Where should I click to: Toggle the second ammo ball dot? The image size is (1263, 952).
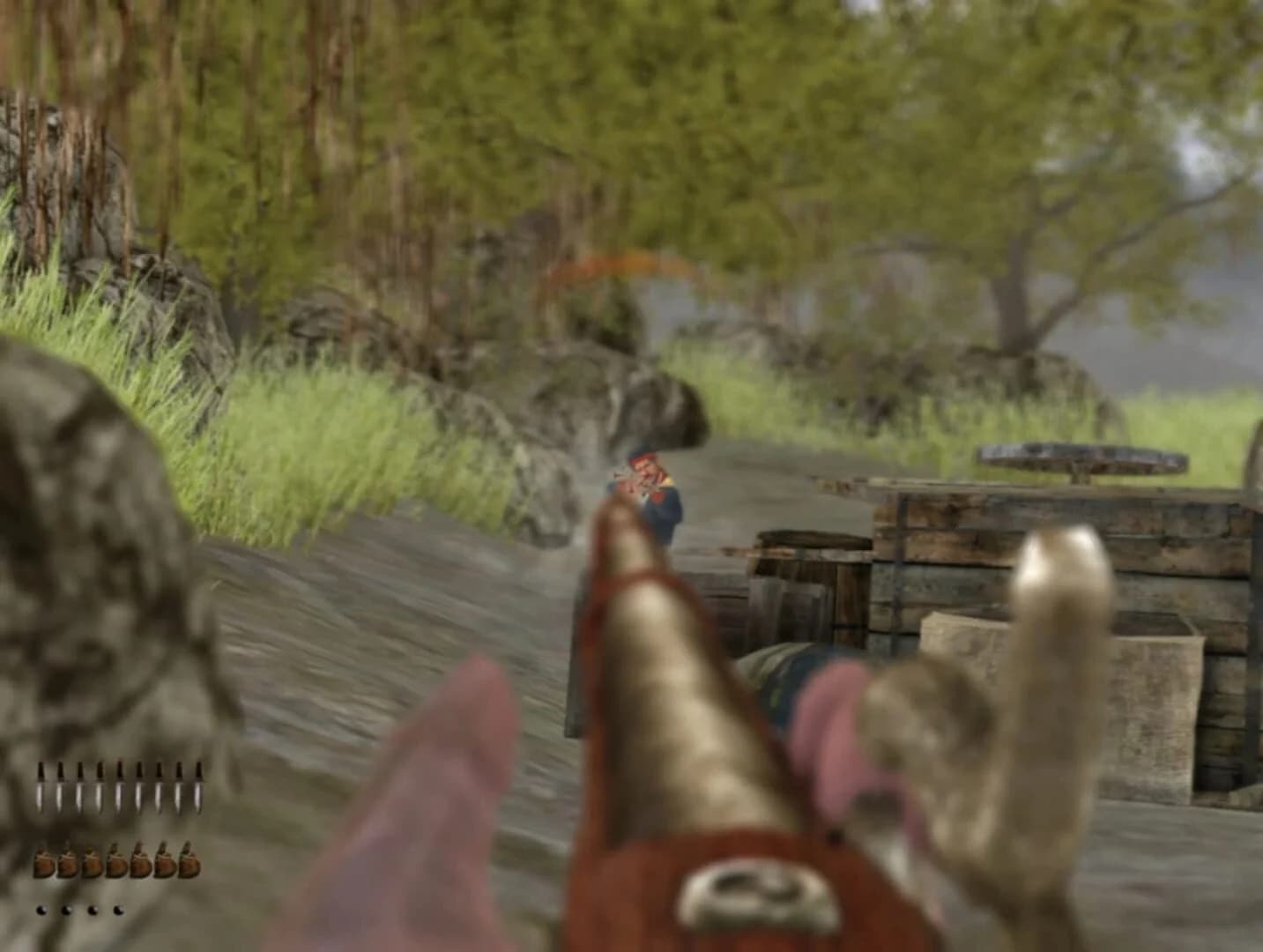(66, 909)
